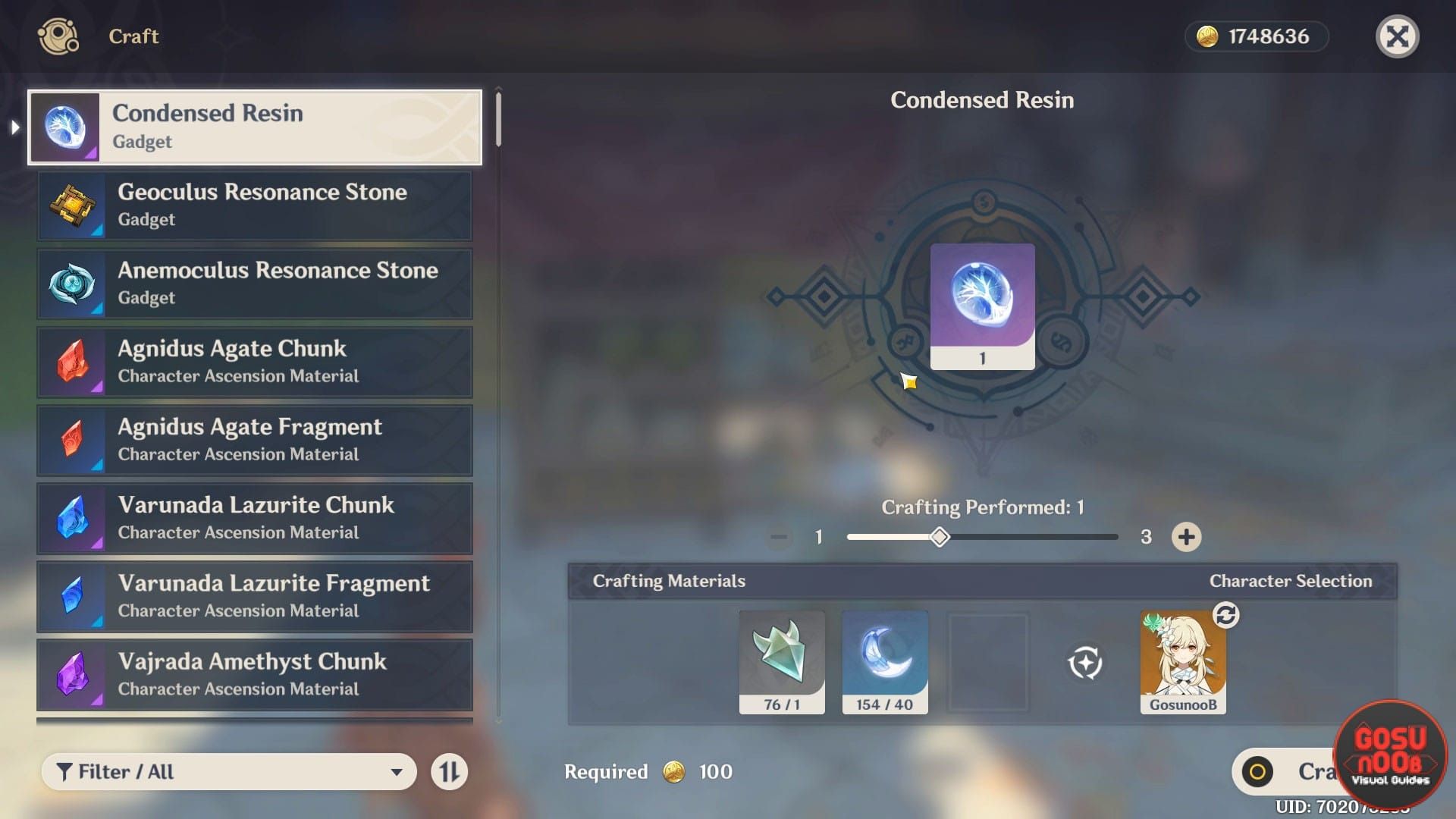Viewport: 1456px width, 819px height.
Task: Toggle the sort order control beside Filter
Action: (450, 771)
